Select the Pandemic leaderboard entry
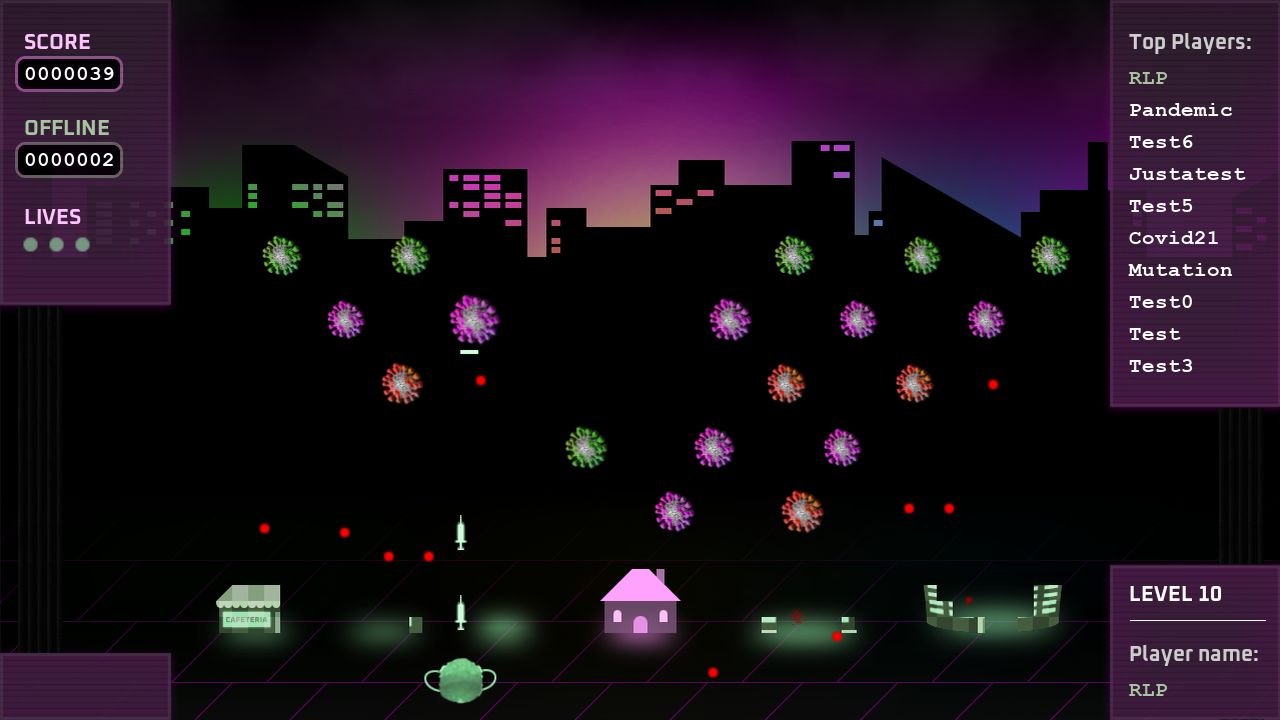The width and height of the screenshot is (1280, 720). [x=1180, y=110]
